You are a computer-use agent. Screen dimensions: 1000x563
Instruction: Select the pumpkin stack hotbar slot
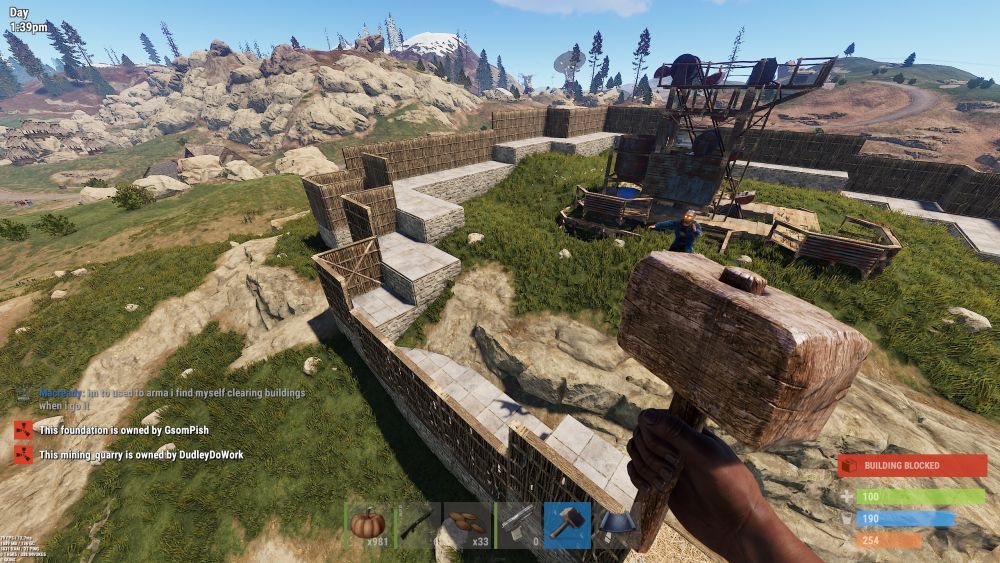369,525
